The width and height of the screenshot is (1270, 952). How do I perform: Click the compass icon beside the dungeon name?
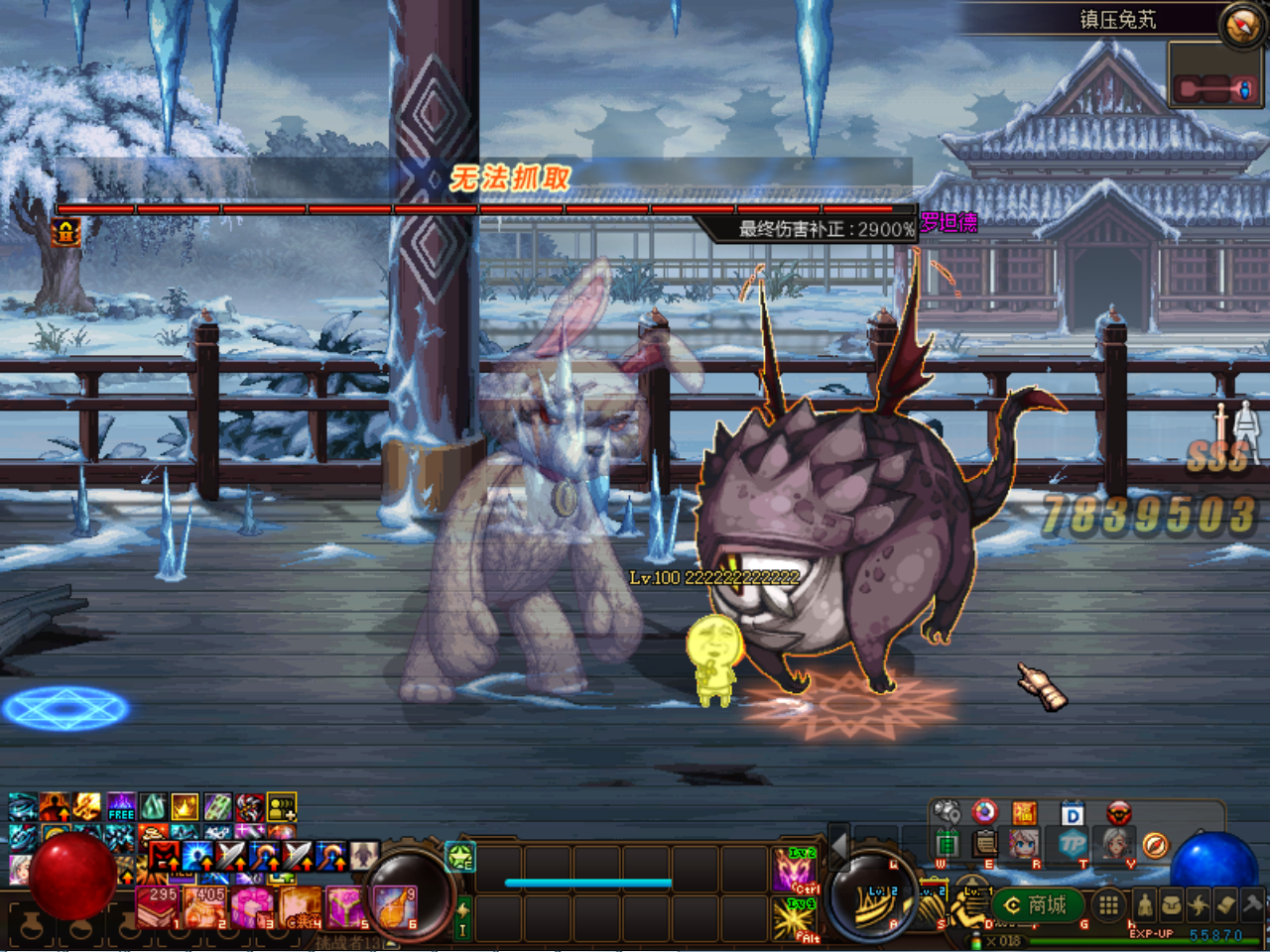coord(1240,25)
